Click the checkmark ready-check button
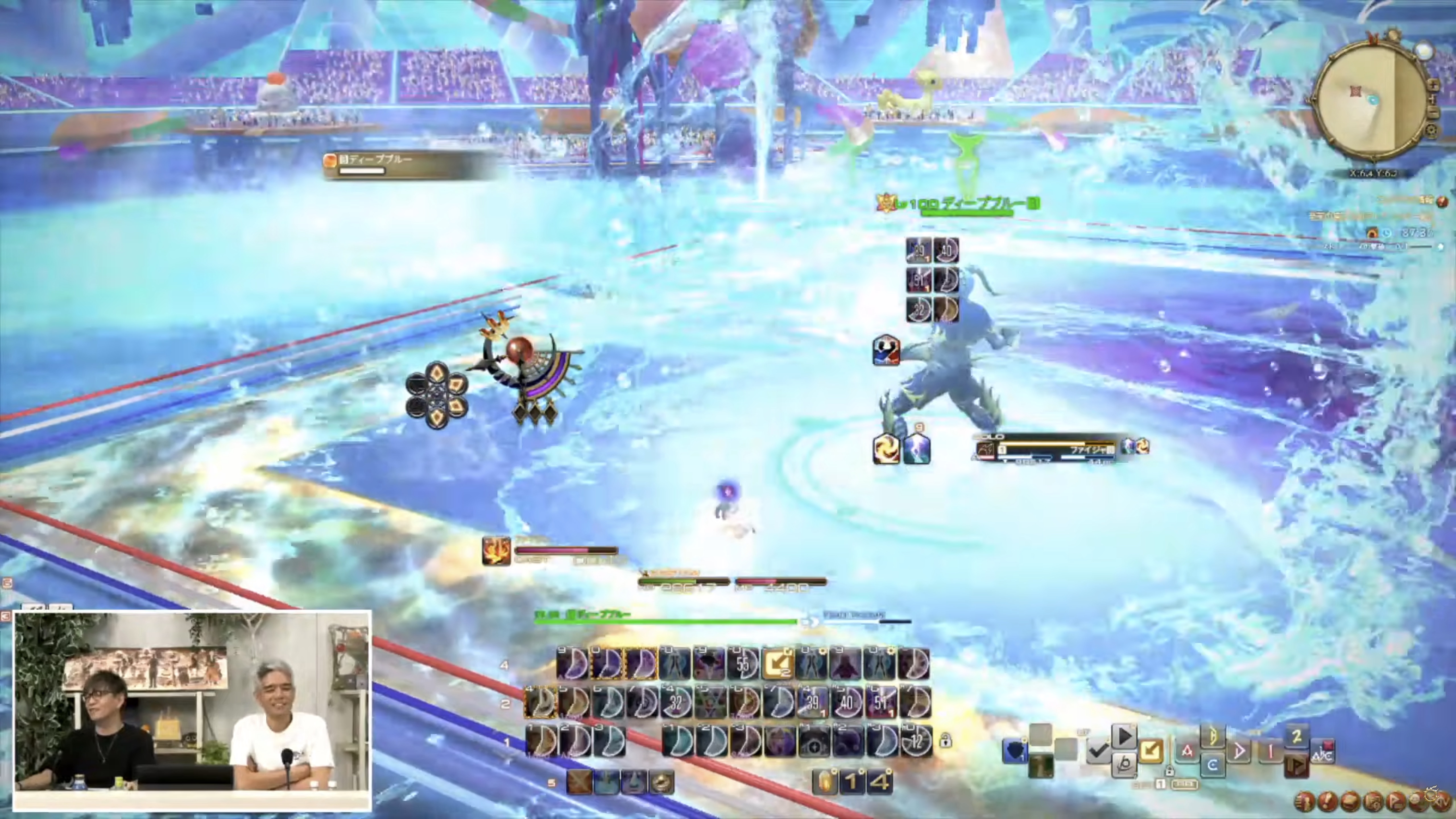This screenshot has height=819, width=1456. 1098,750
